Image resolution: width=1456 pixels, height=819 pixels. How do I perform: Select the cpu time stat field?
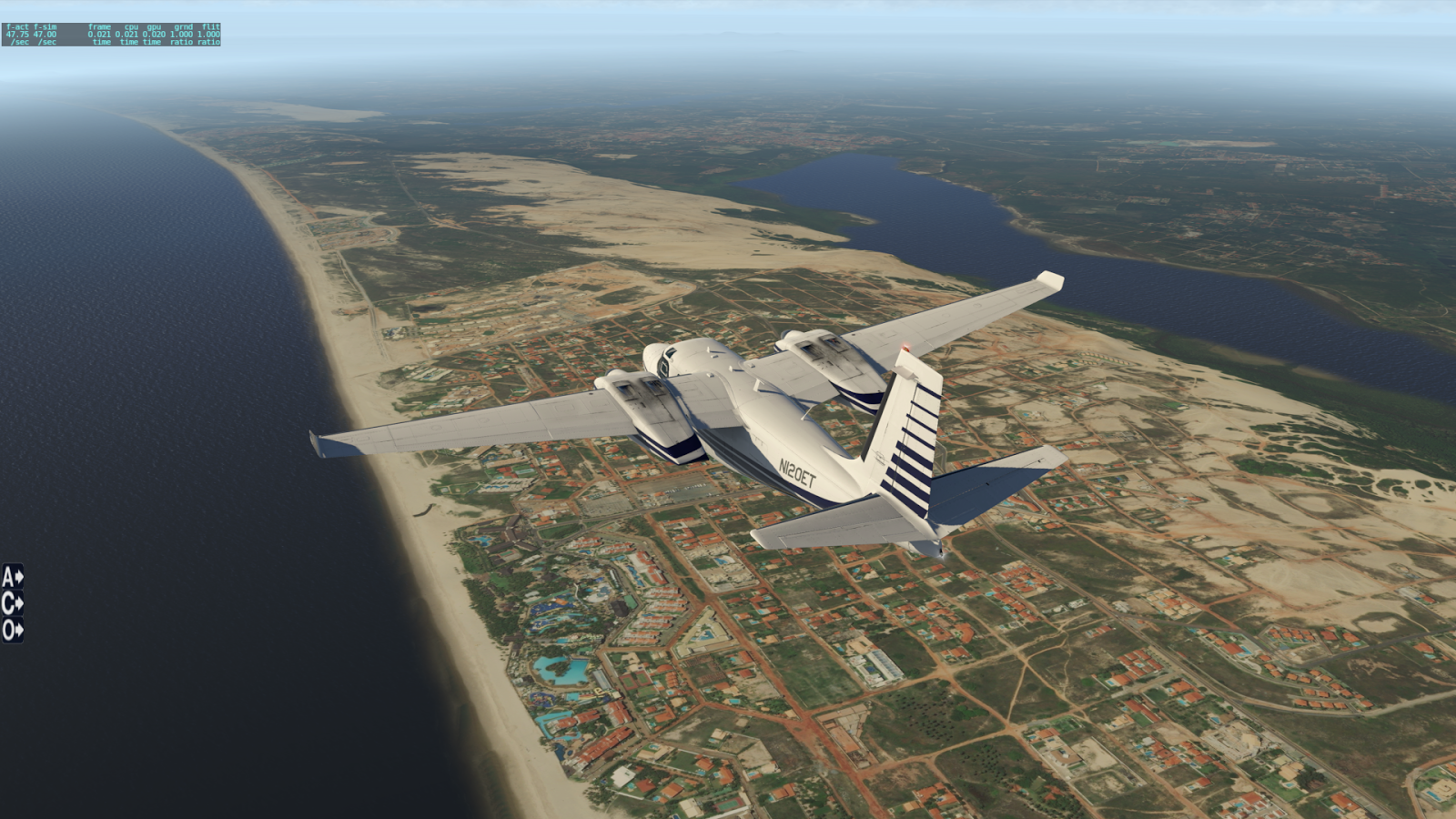[x=127, y=34]
